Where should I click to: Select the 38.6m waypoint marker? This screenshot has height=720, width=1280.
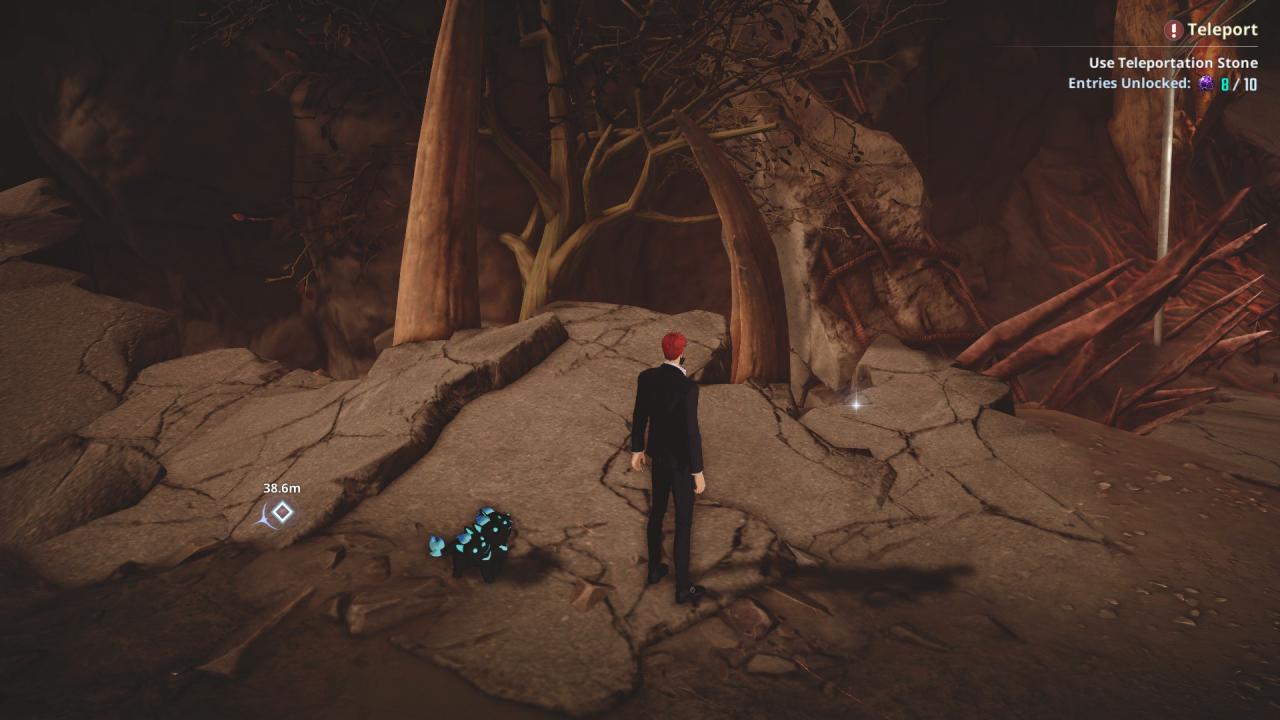[x=282, y=513]
